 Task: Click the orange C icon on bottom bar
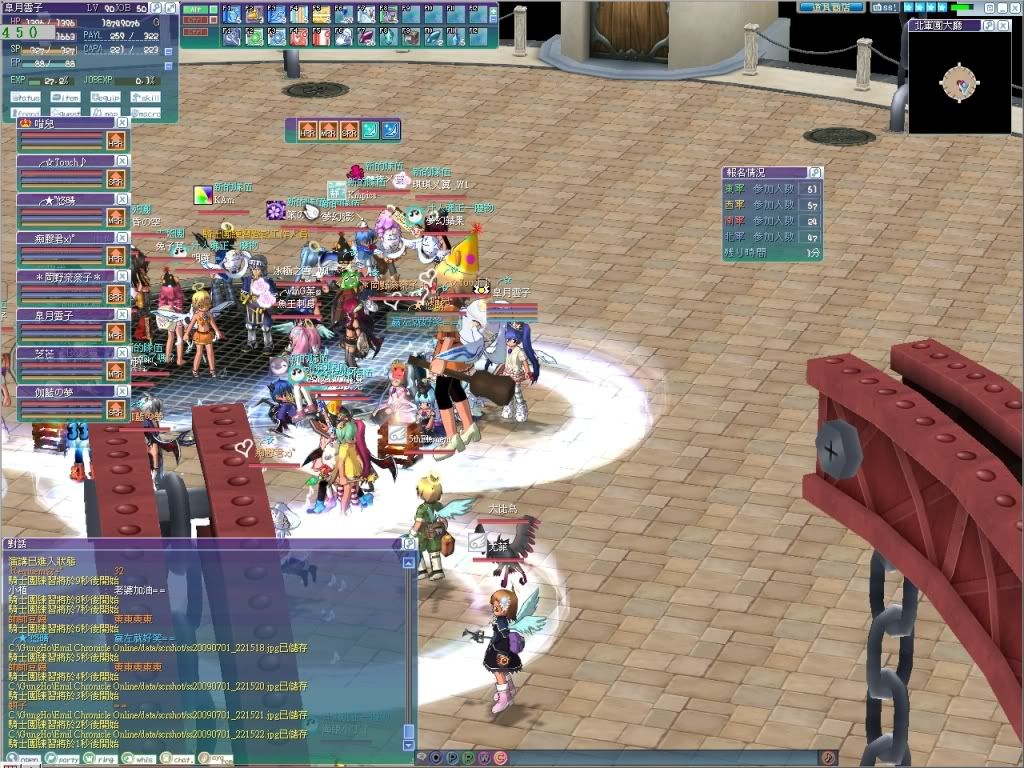[499, 758]
